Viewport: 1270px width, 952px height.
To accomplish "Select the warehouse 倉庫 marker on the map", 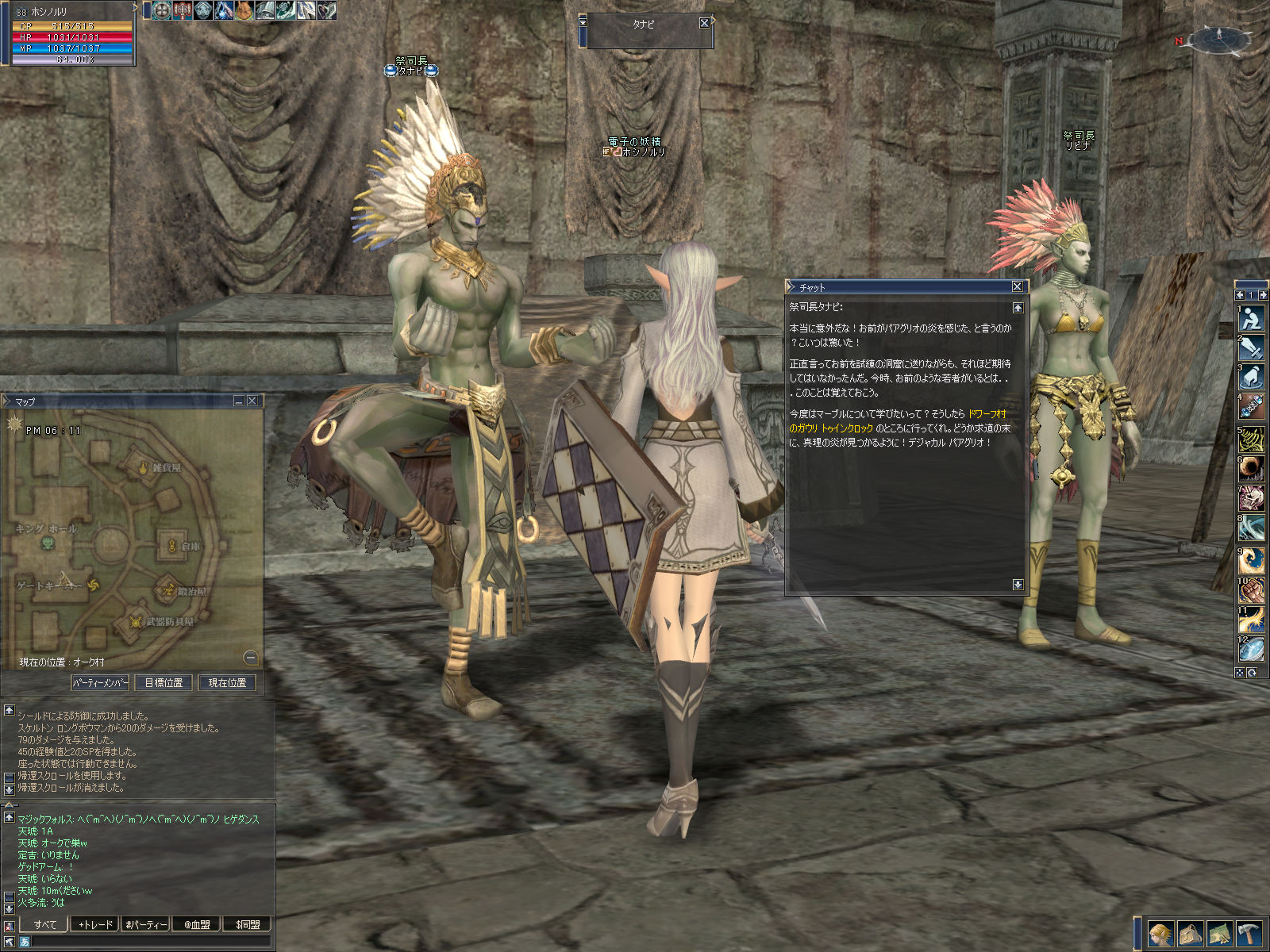I will [172, 545].
